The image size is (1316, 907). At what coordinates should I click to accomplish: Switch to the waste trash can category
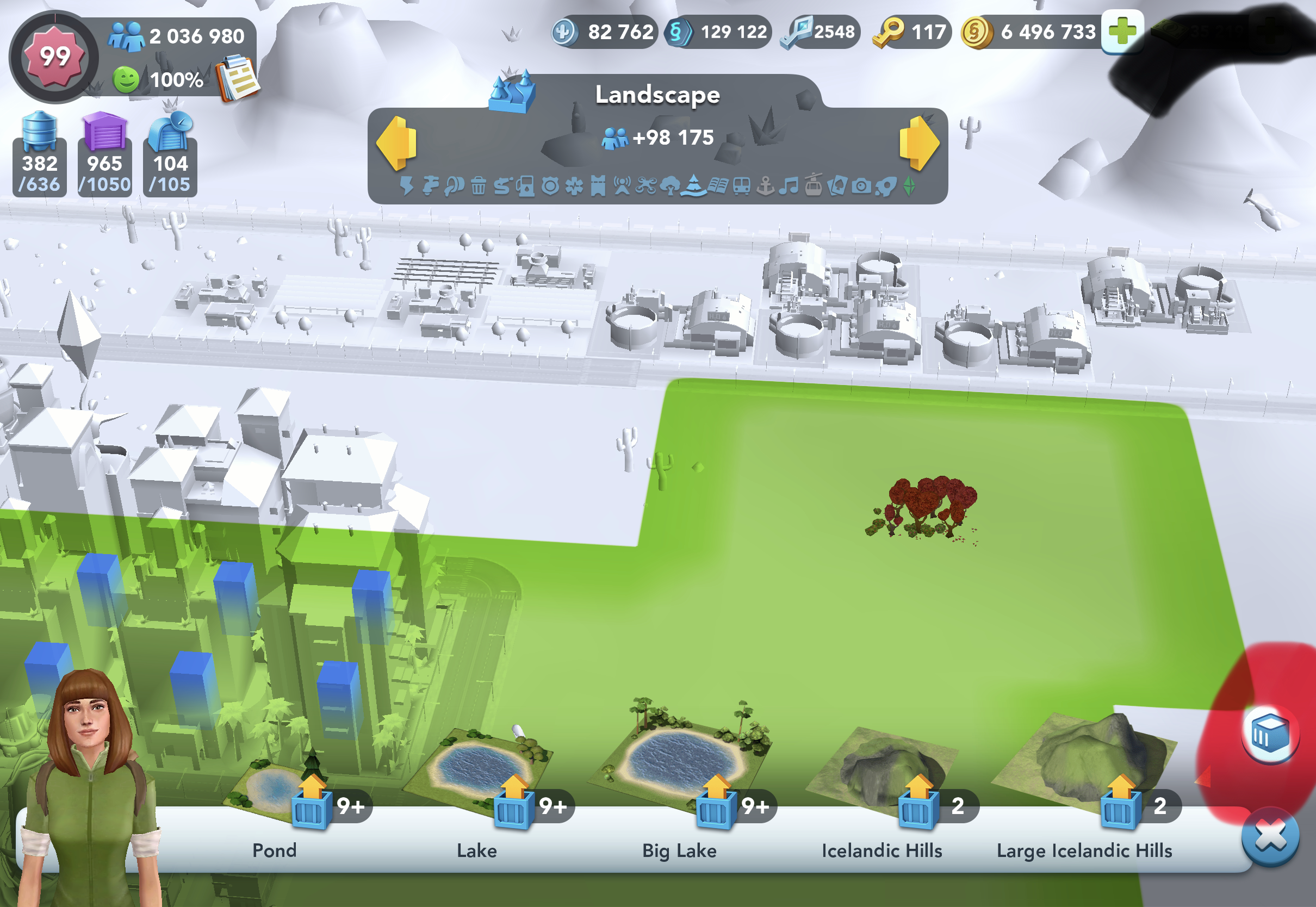[479, 186]
